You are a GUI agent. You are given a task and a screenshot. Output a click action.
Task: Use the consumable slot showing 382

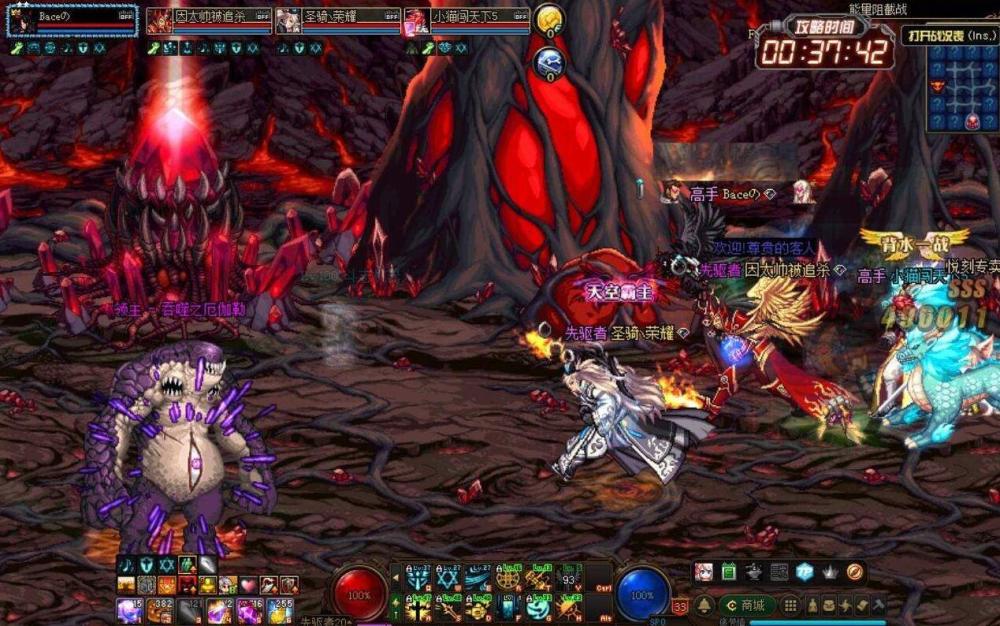point(160,609)
